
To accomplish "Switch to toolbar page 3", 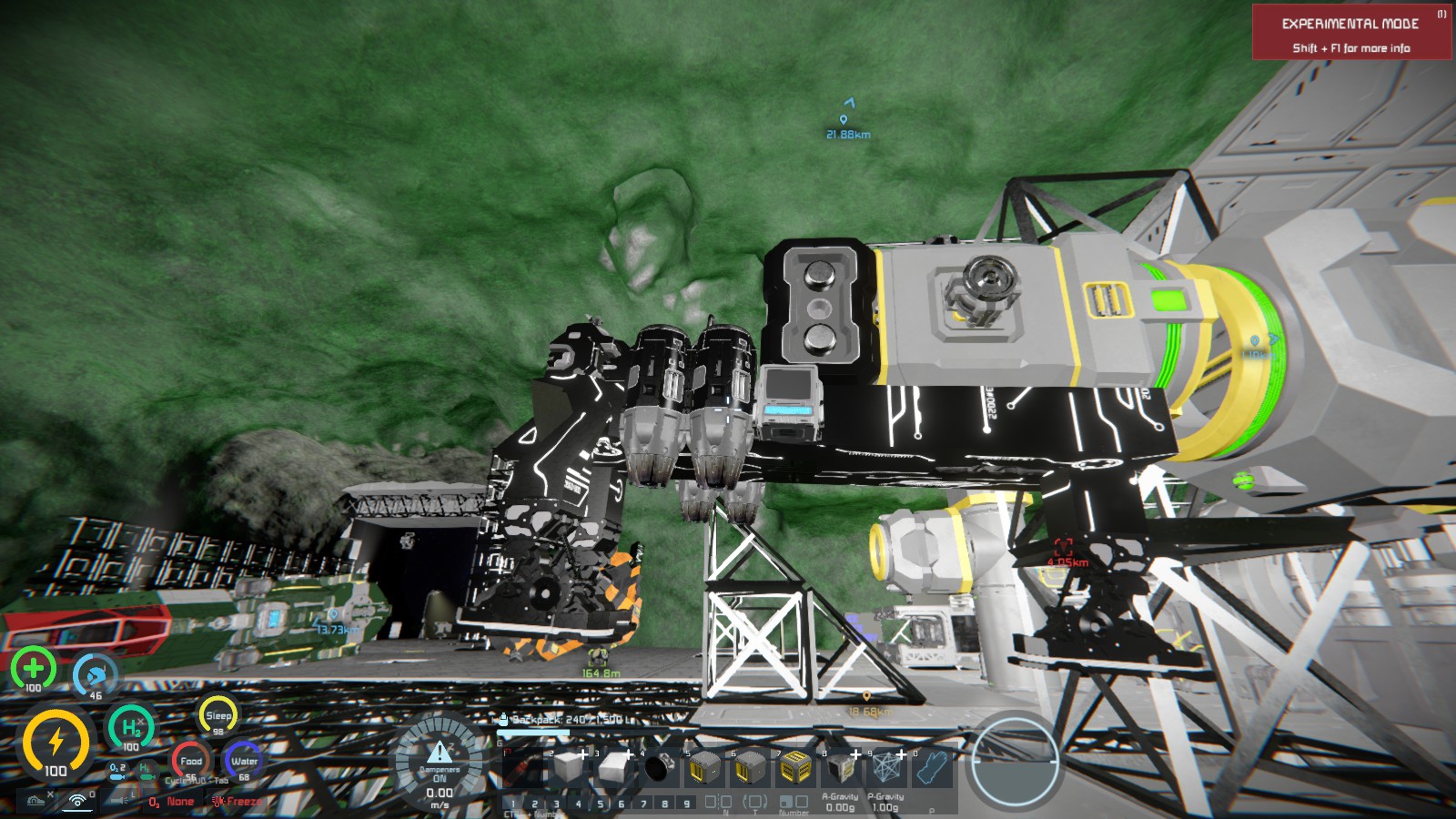I will coord(556,804).
